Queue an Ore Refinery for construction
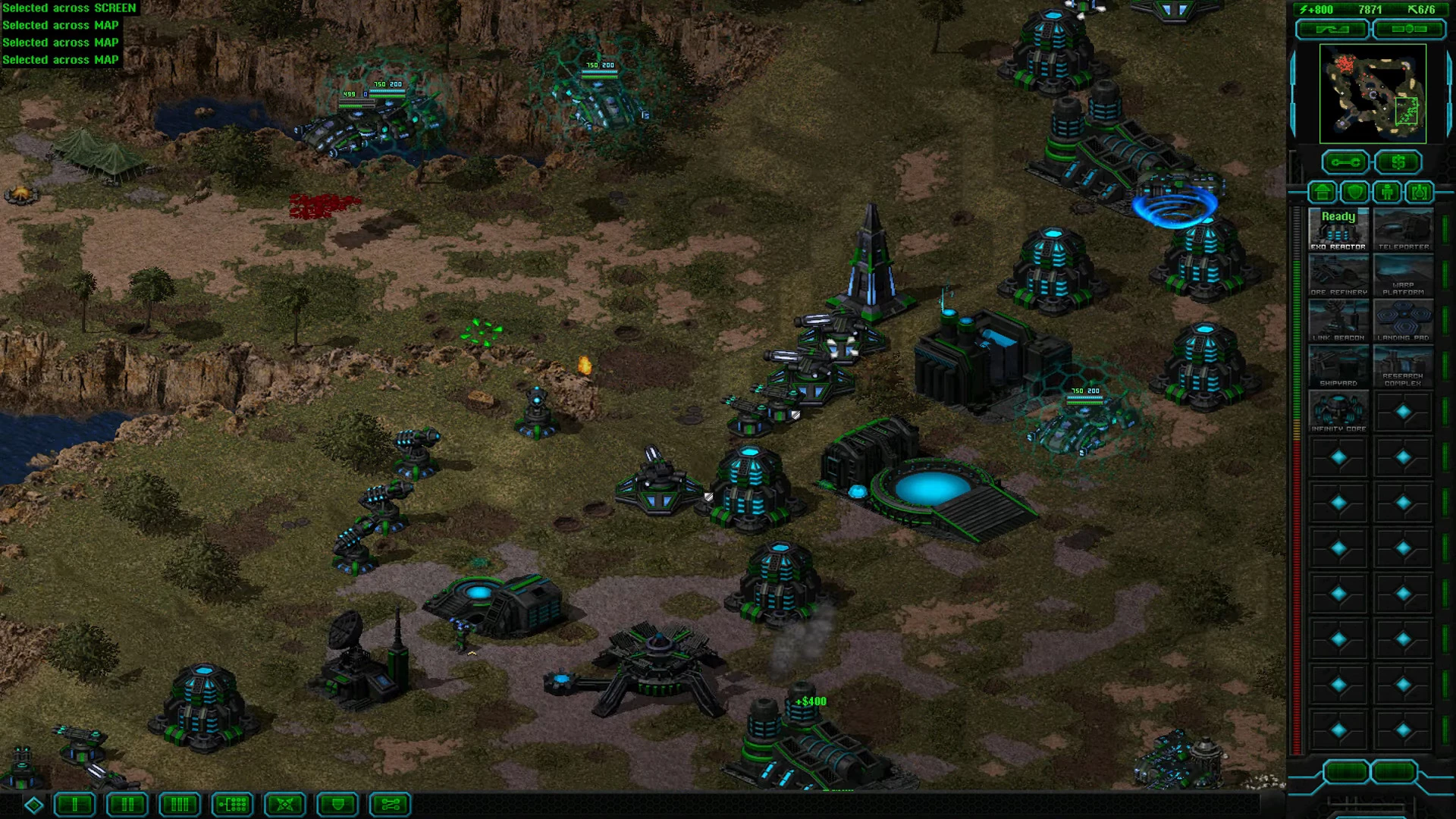This screenshot has width=1456, height=819. pyautogui.click(x=1338, y=274)
